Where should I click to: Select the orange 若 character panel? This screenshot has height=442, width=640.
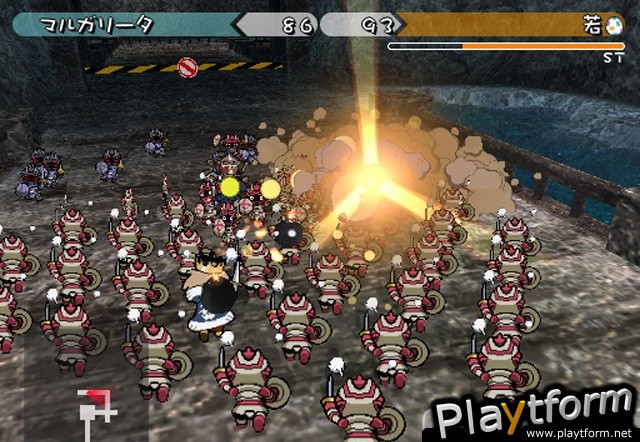click(500, 25)
